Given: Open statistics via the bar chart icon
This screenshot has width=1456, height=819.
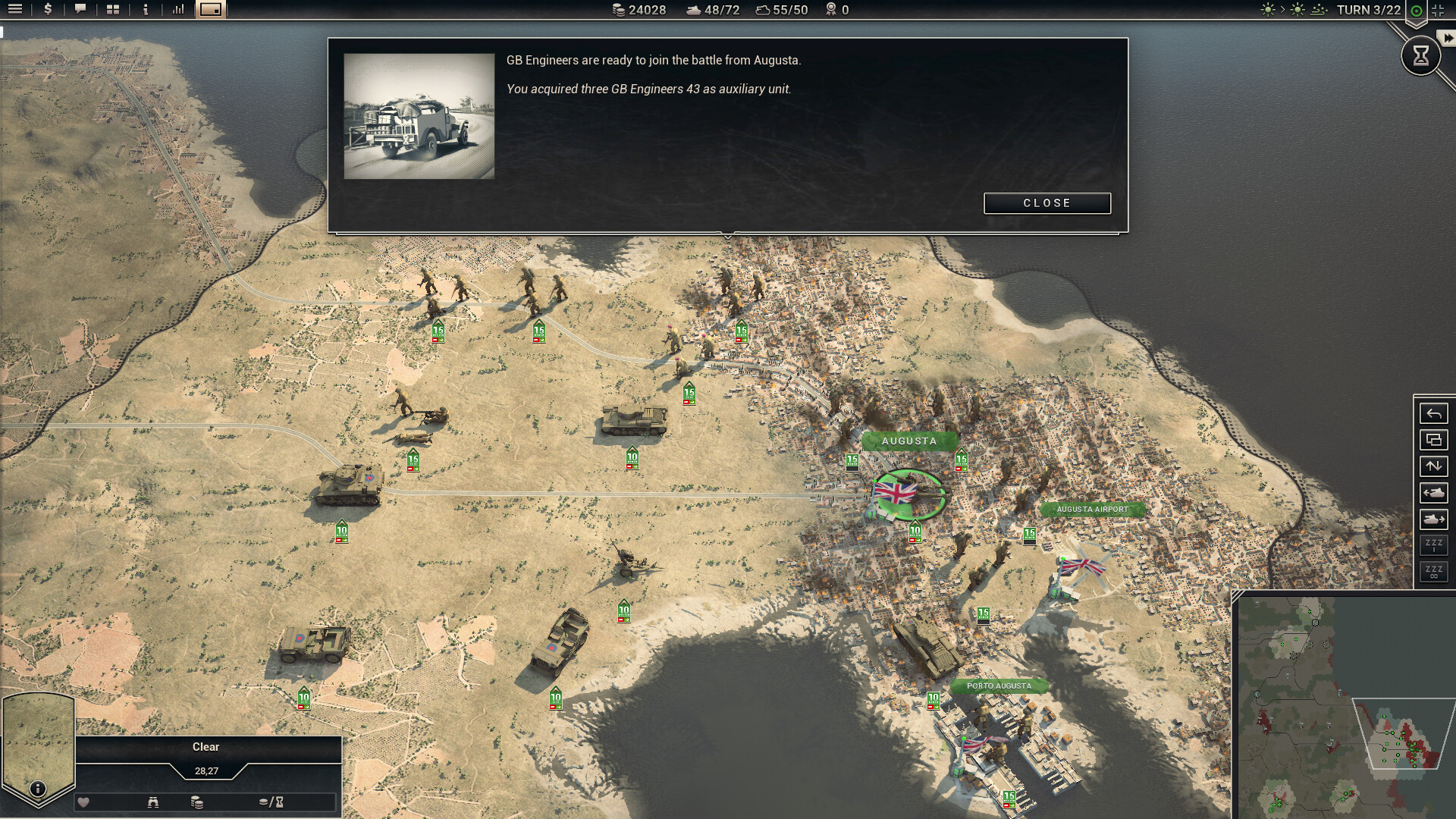Looking at the screenshot, I should coord(177,10).
